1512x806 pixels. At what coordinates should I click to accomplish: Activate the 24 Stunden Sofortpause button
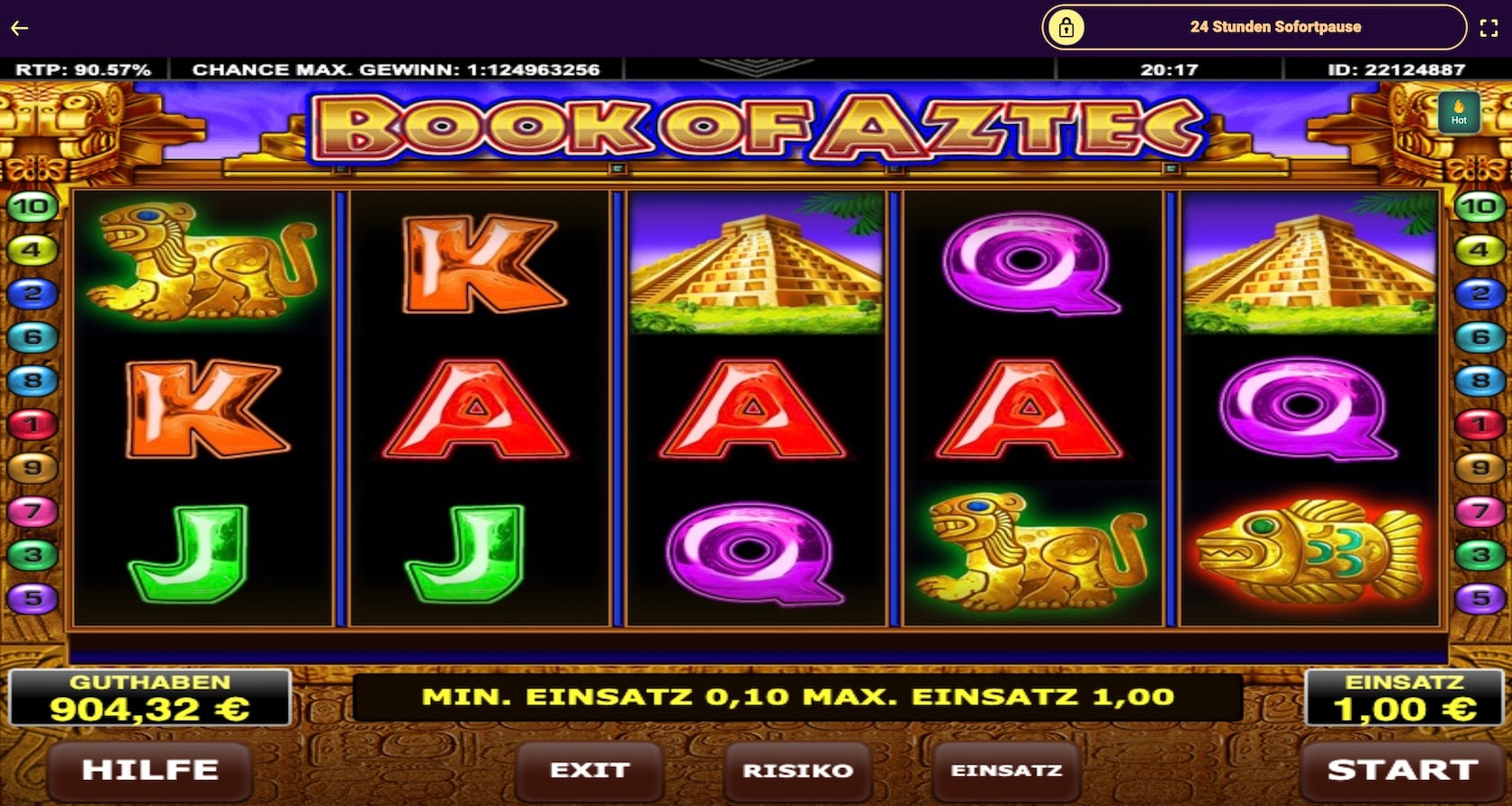(x=1254, y=28)
